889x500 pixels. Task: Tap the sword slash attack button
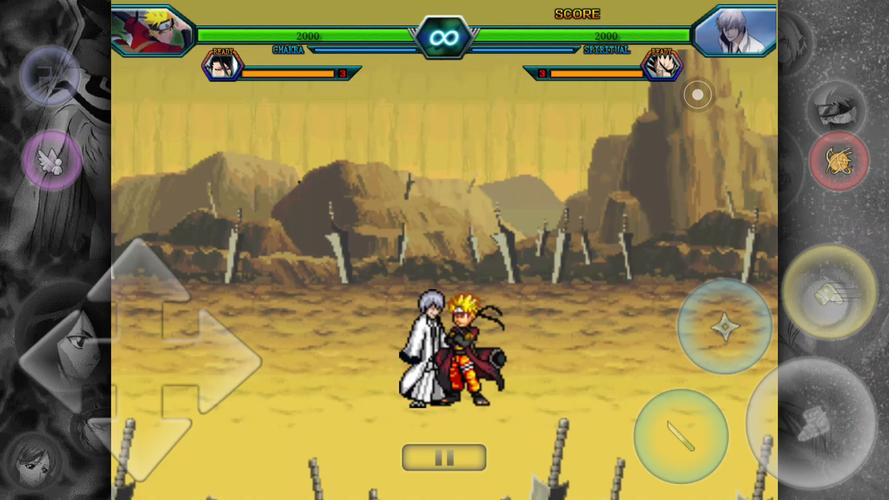point(680,436)
